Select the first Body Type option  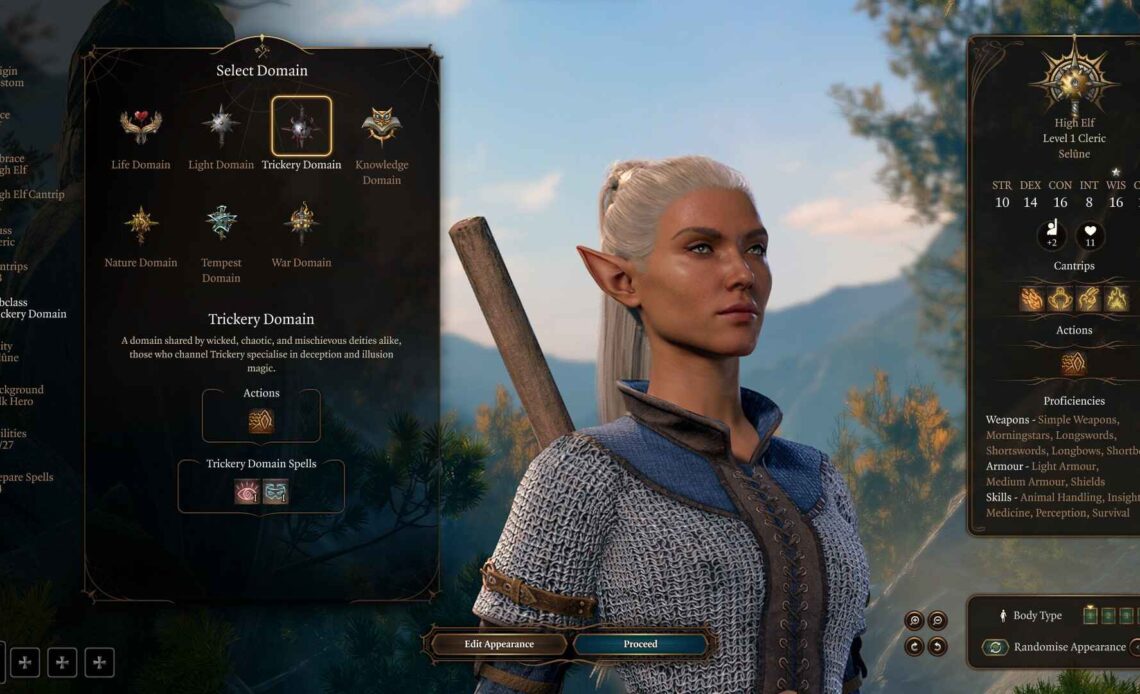coord(1090,615)
